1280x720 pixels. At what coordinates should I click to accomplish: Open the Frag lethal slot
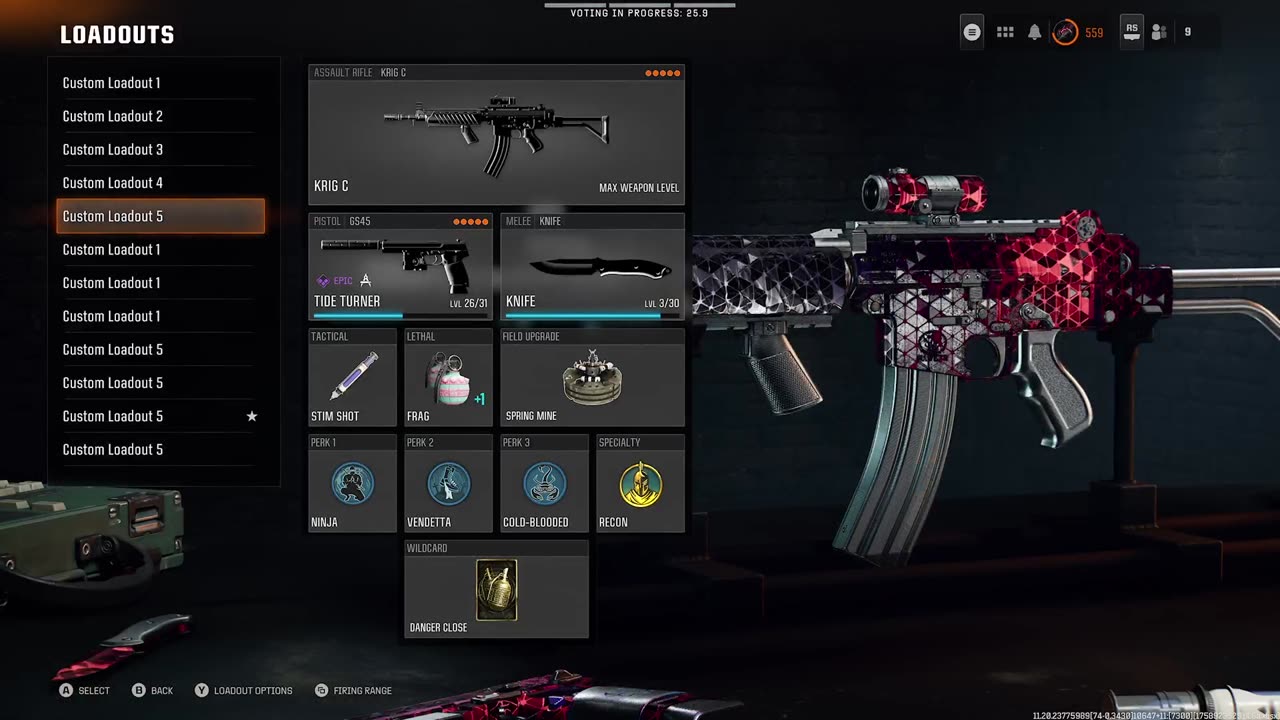[448, 378]
